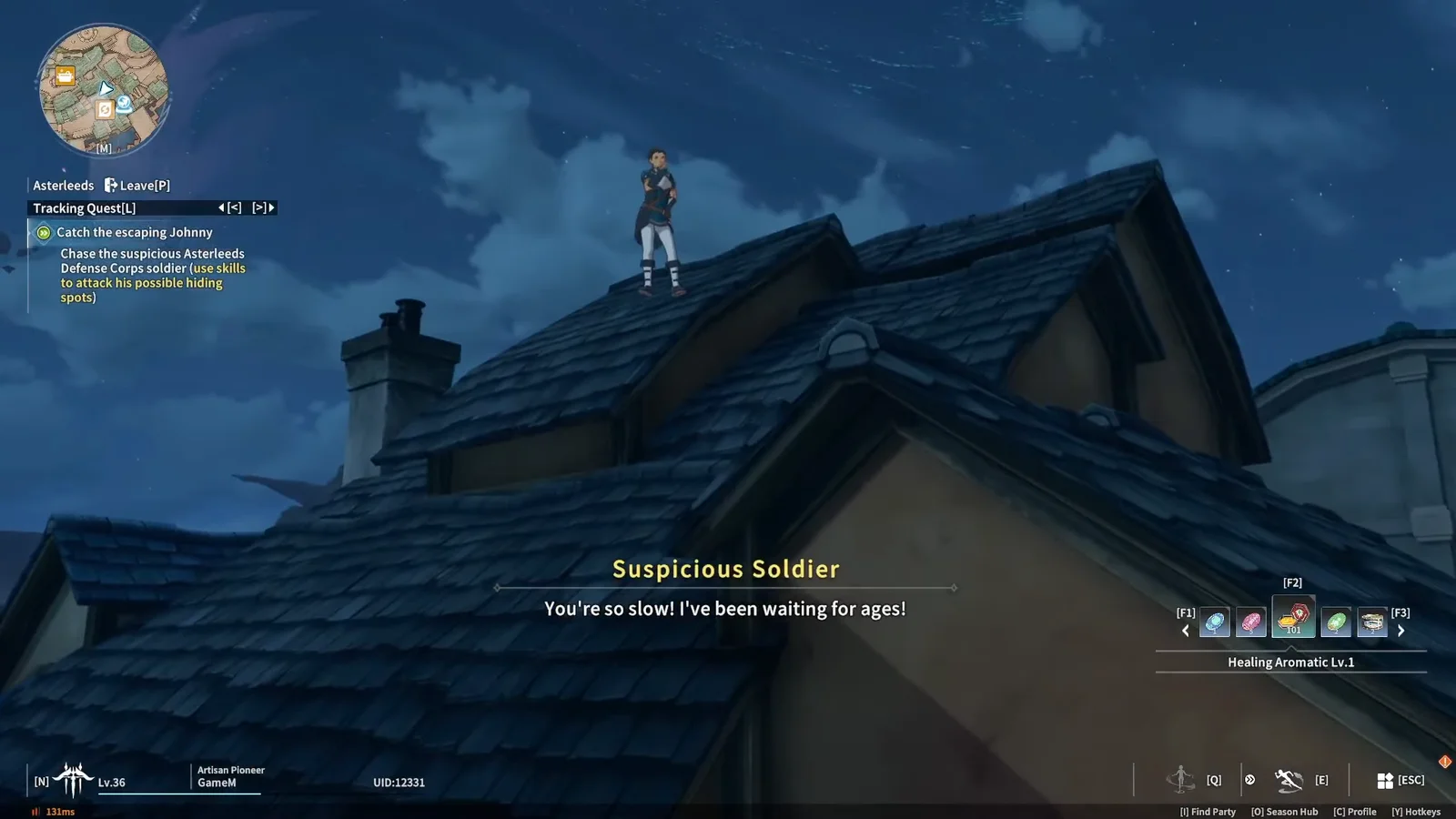Click the right chevron beside [F3] in the hotbar
Screen dimensions: 1456x819
pyautogui.click(x=1401, y=630)
